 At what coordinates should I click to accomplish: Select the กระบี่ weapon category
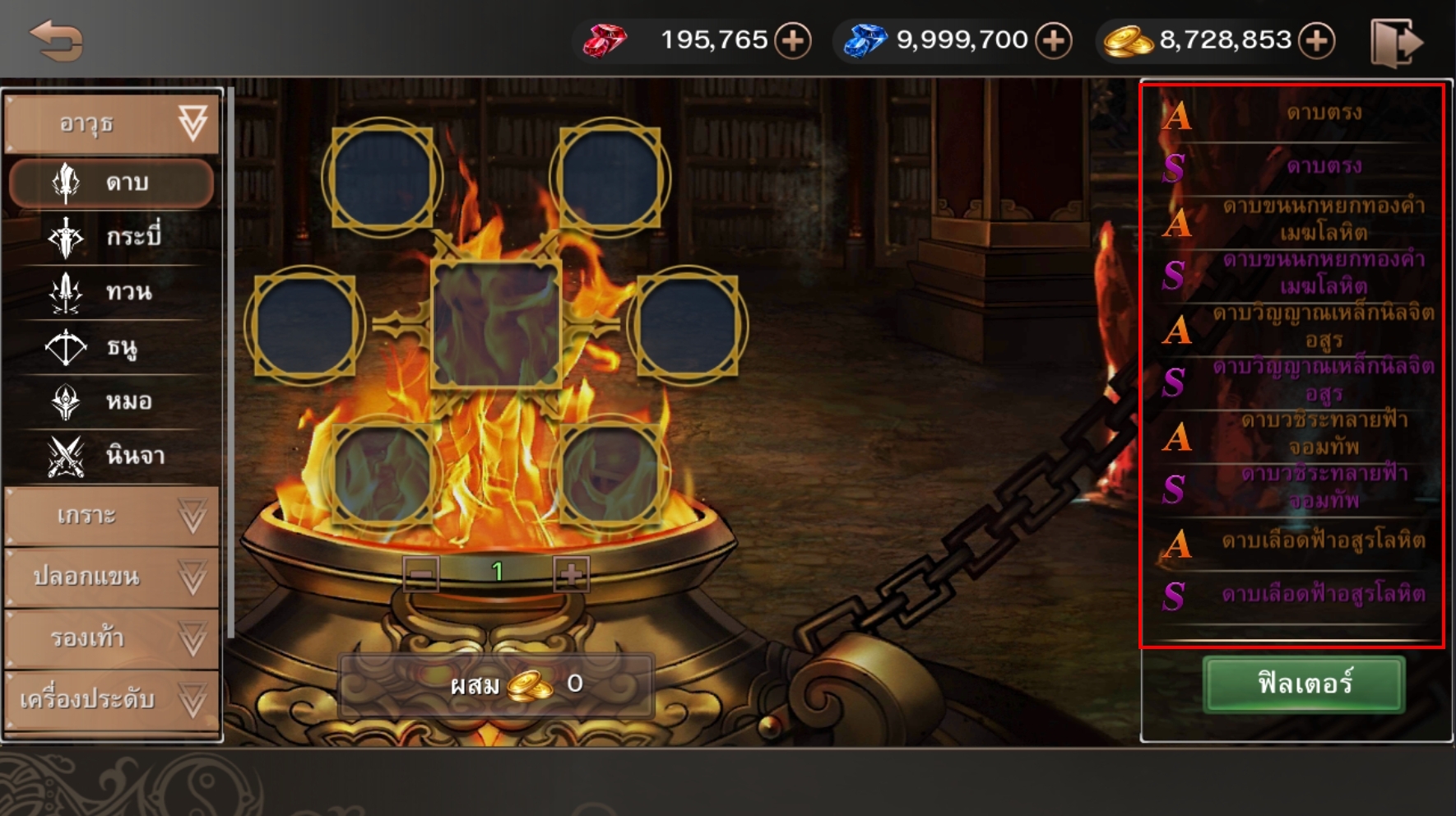tap(112, 237)
